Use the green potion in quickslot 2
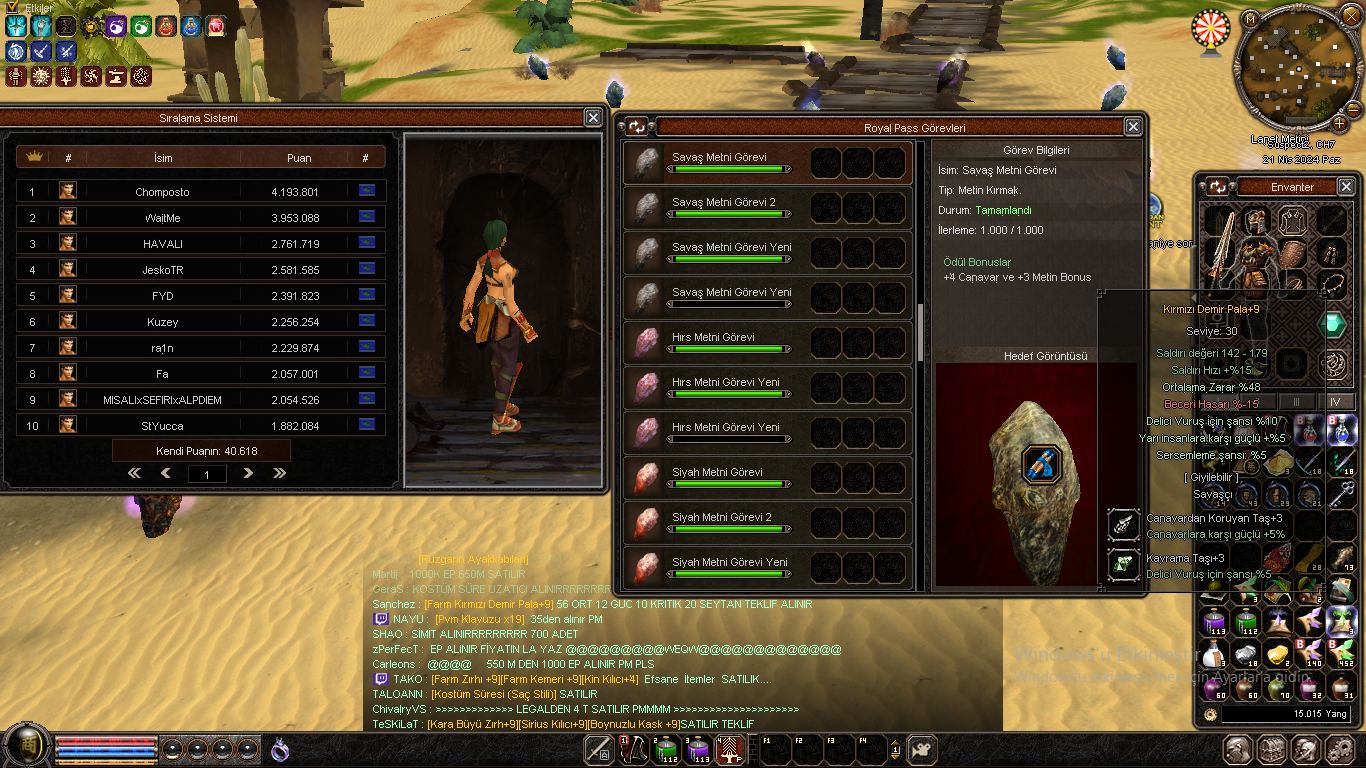1366x768 pixels. (x=666, y=750)
